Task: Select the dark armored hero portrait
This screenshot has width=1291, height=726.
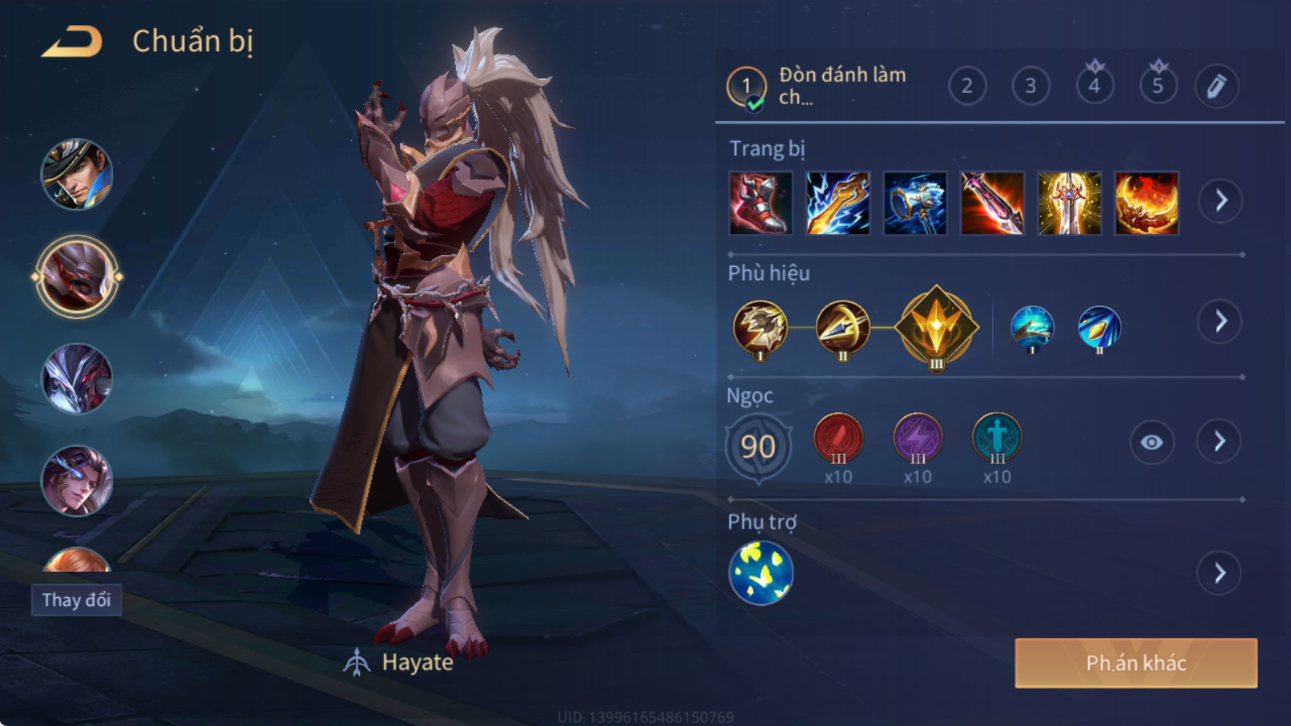Action: pos(77,379)
